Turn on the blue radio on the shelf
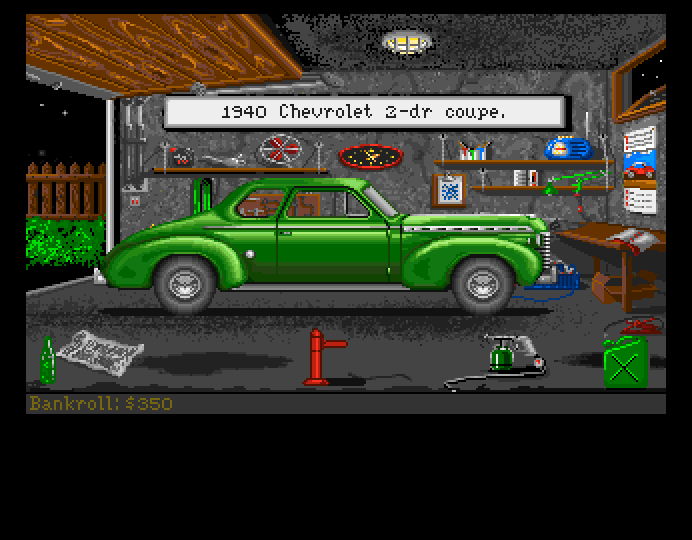The width and height of the screenshot is (692, 540). tap(569, 148)
